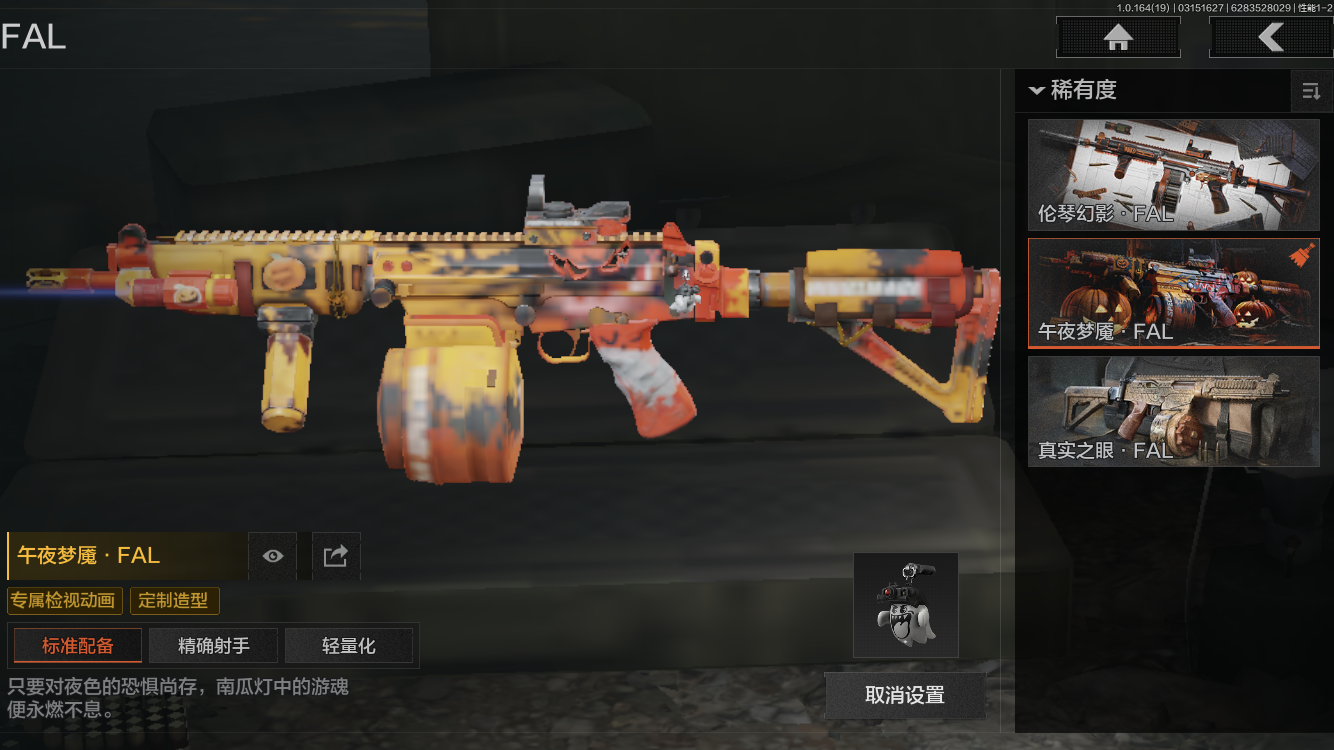1334x750 pixels.
Task: Open the 定制造型 tag
Action: [174, 601]
